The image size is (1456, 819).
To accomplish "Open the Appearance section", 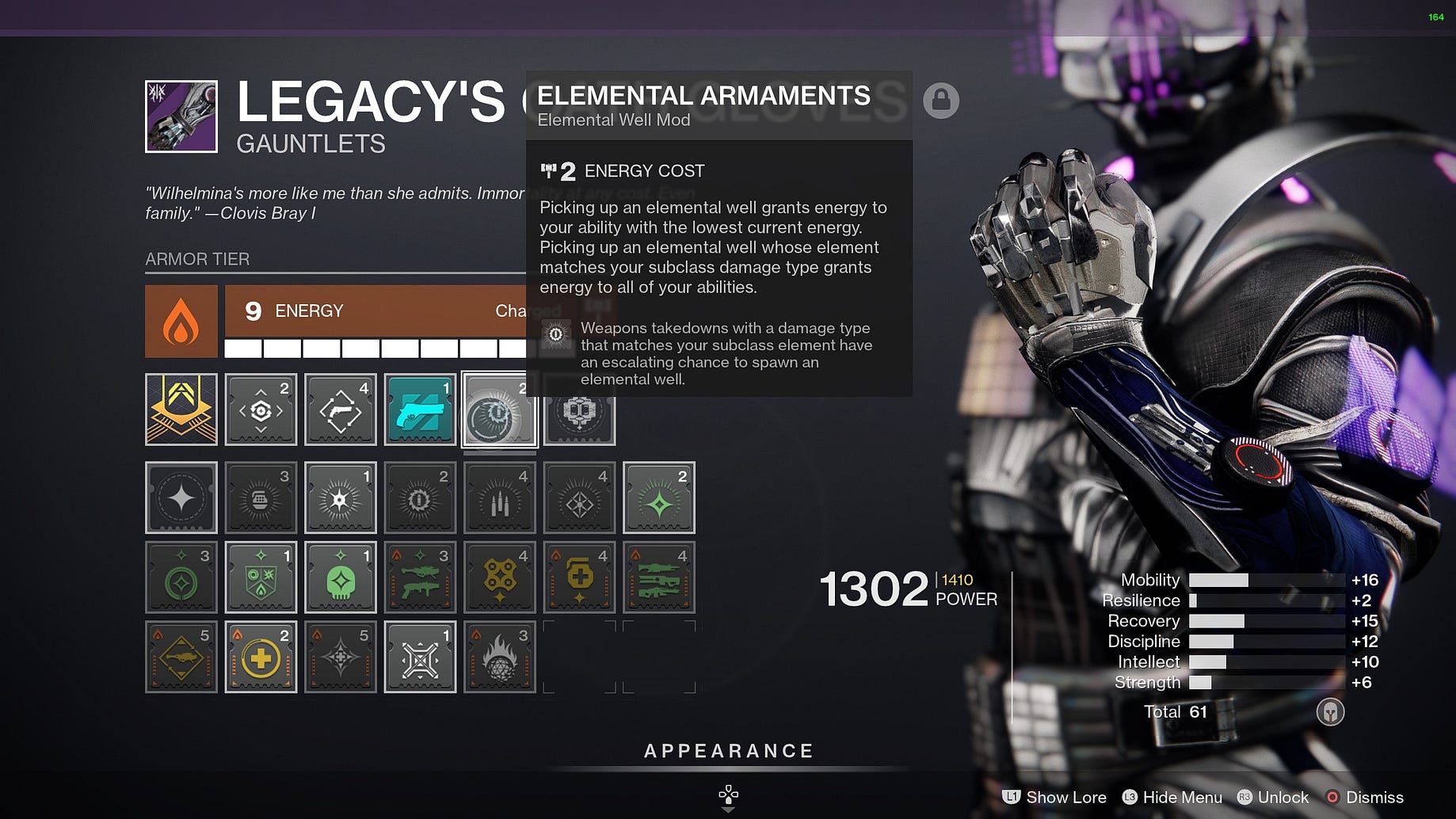I will 729,751.
